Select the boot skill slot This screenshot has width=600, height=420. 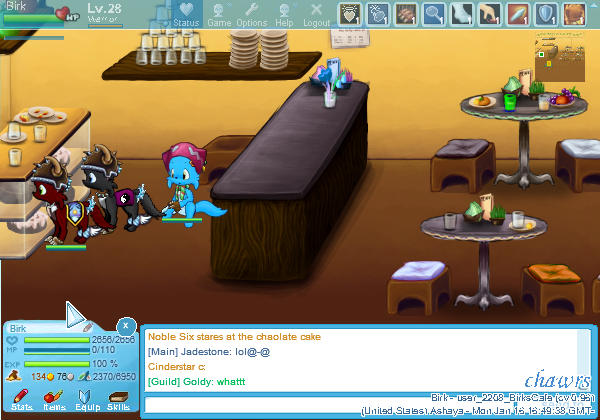point(462,13)
